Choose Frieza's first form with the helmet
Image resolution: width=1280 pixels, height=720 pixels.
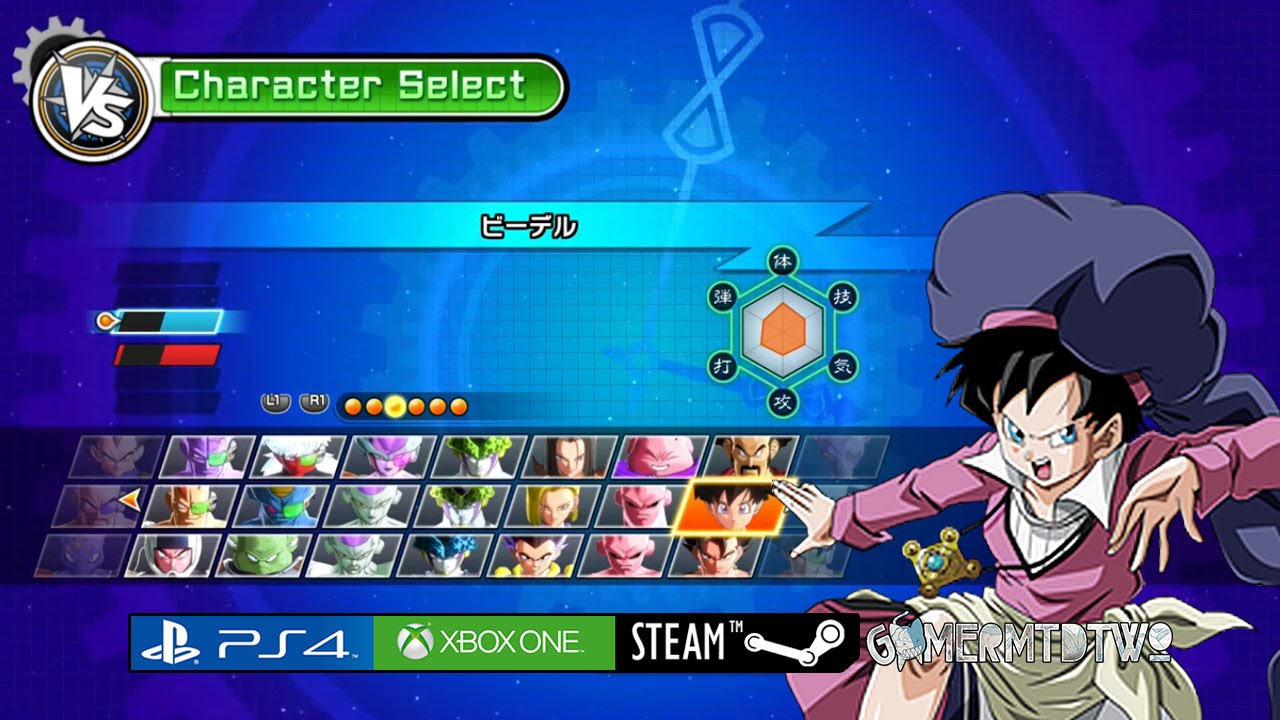(x=389, y=456)
